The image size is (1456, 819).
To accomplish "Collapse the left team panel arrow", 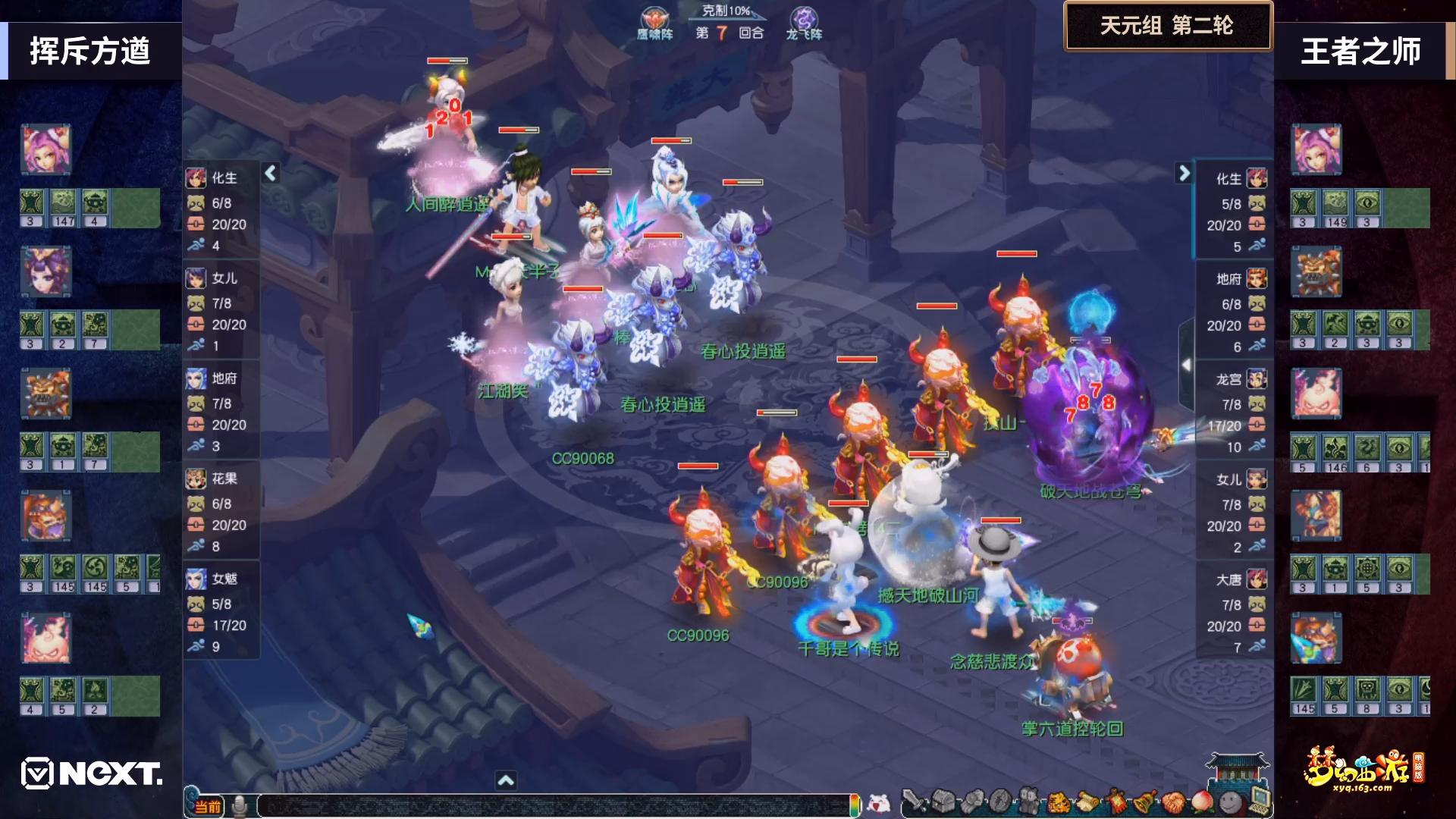I will pos(271,174).
